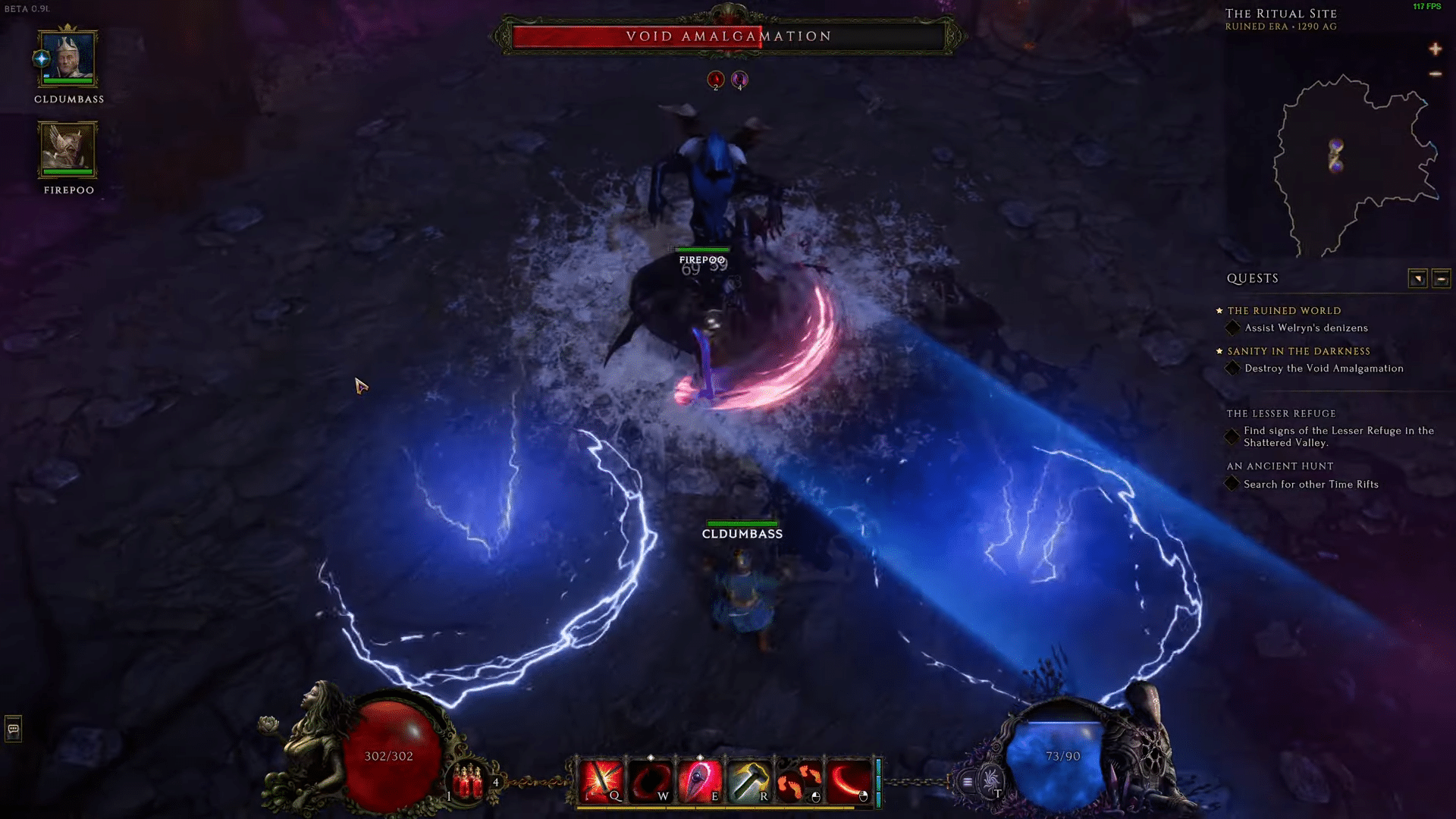Zoom in the minimap with the plus button
1456x819 pixels.
click(x=1436, y=50)
